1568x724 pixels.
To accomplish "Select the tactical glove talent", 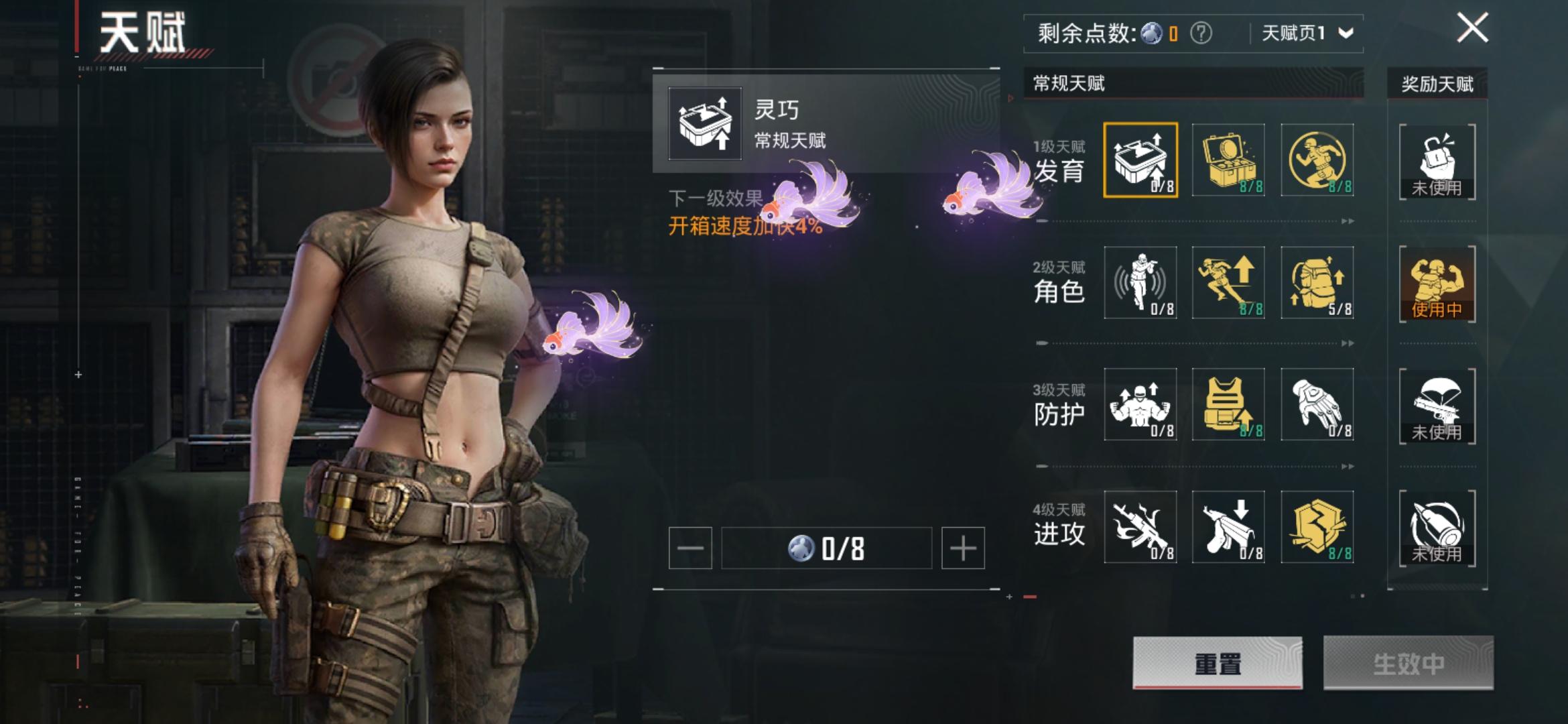I will (1317, 404).
